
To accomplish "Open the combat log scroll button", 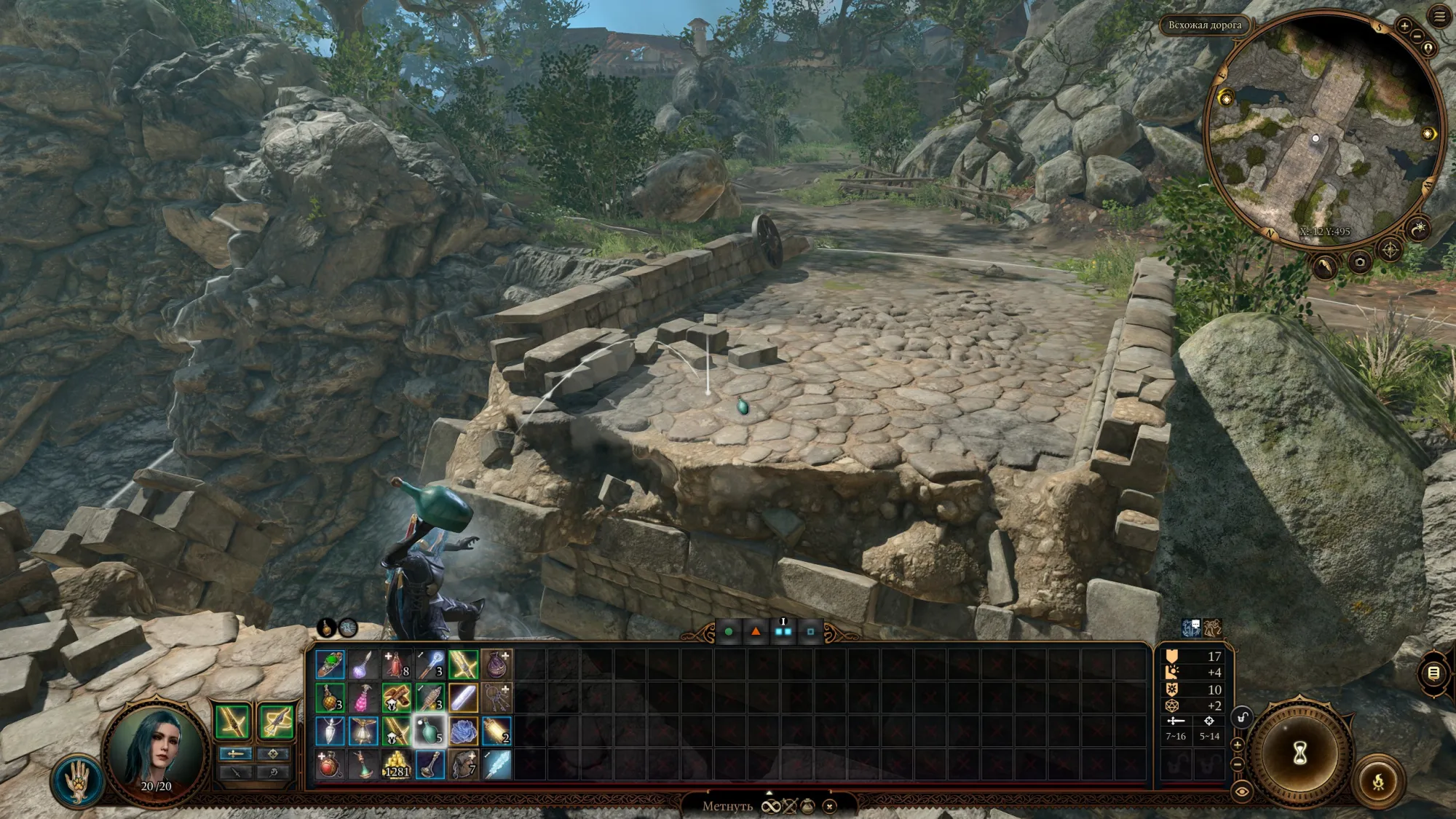I will pyautogui.click(x=1433, y=673).
